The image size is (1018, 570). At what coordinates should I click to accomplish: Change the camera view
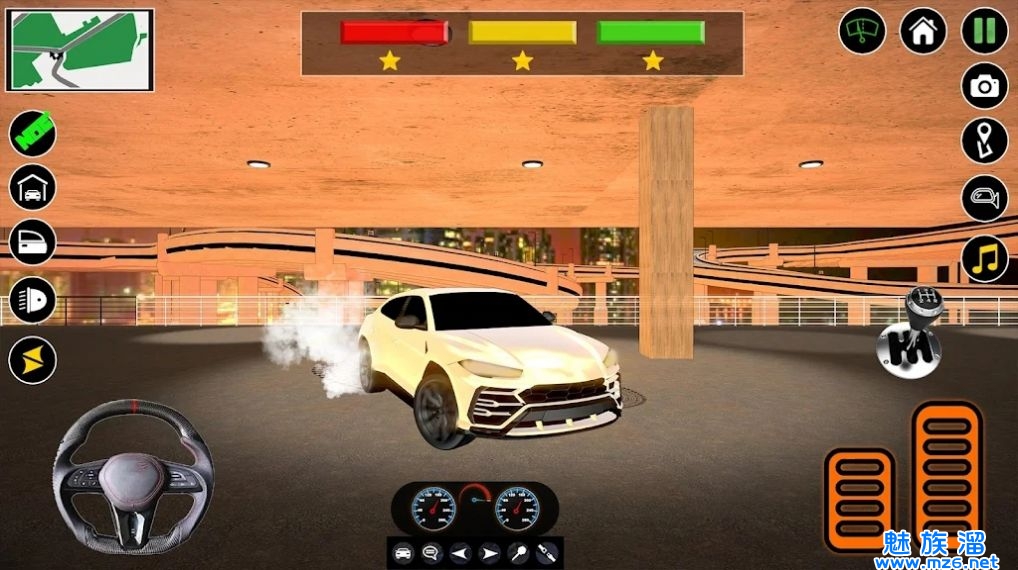click(x=985, y=86)
